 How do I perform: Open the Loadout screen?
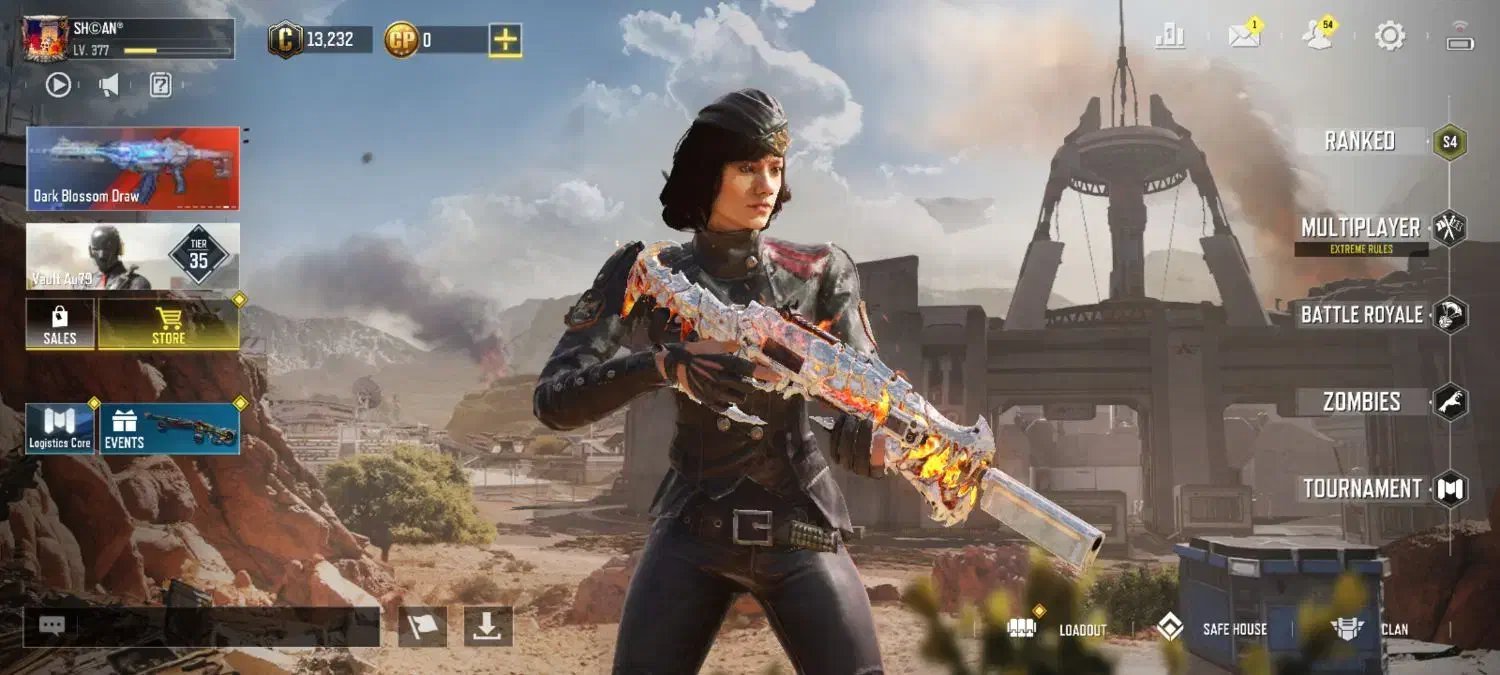[x=1058, y=629]
